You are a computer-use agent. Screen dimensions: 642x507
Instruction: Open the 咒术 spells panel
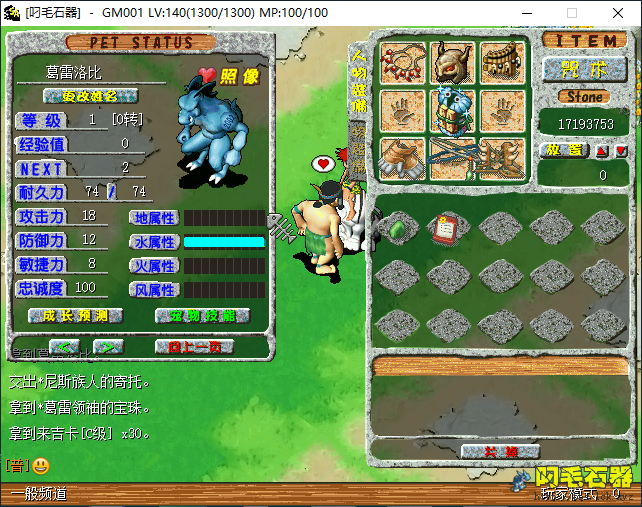point(585,69)
